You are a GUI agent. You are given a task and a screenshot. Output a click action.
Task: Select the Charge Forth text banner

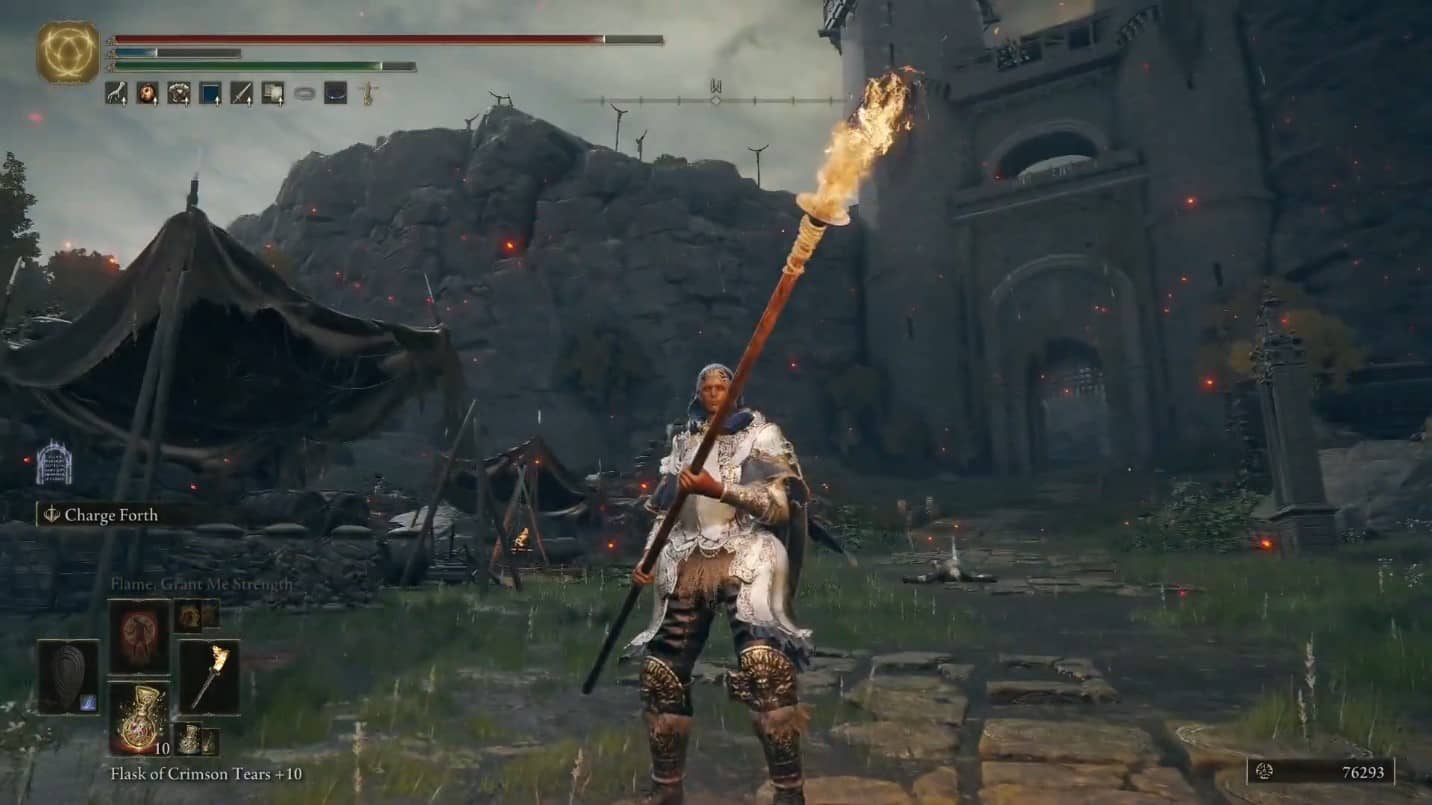[x=110, y=515]
